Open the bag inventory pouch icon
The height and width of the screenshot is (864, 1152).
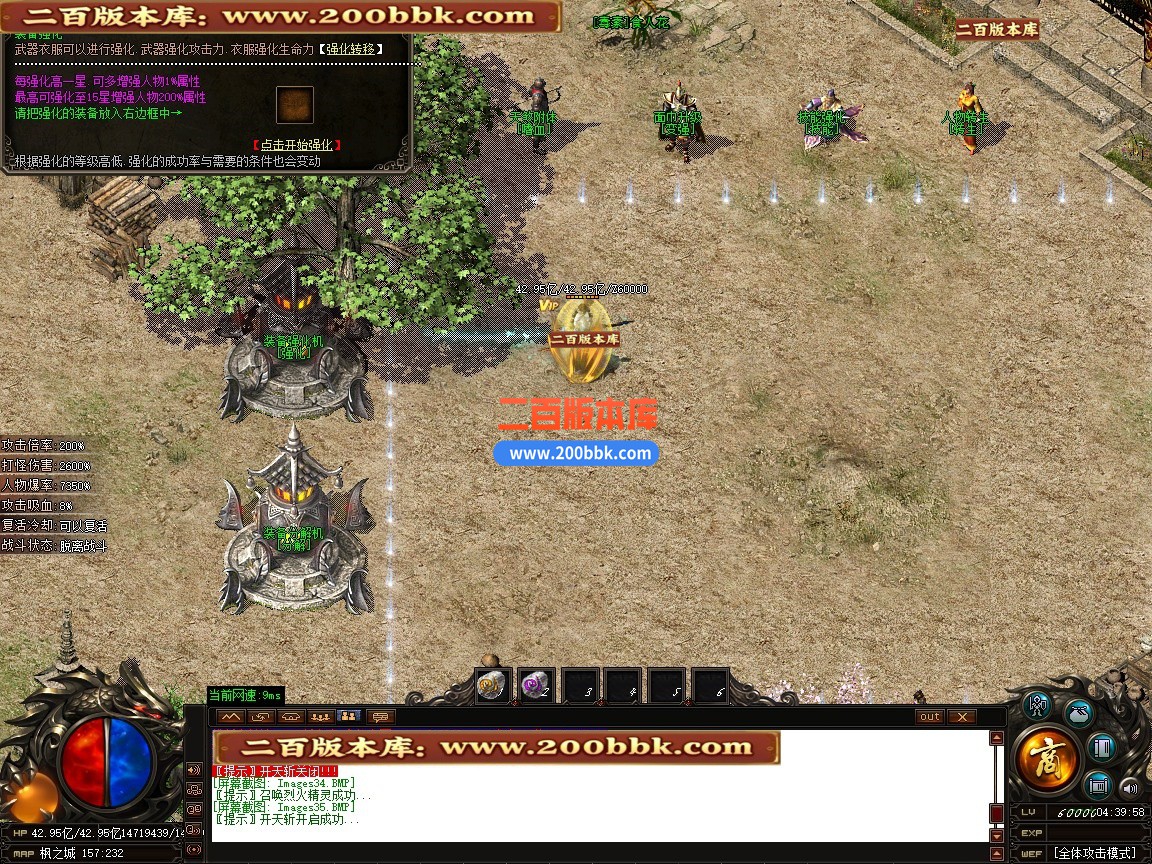point(1078,712)
